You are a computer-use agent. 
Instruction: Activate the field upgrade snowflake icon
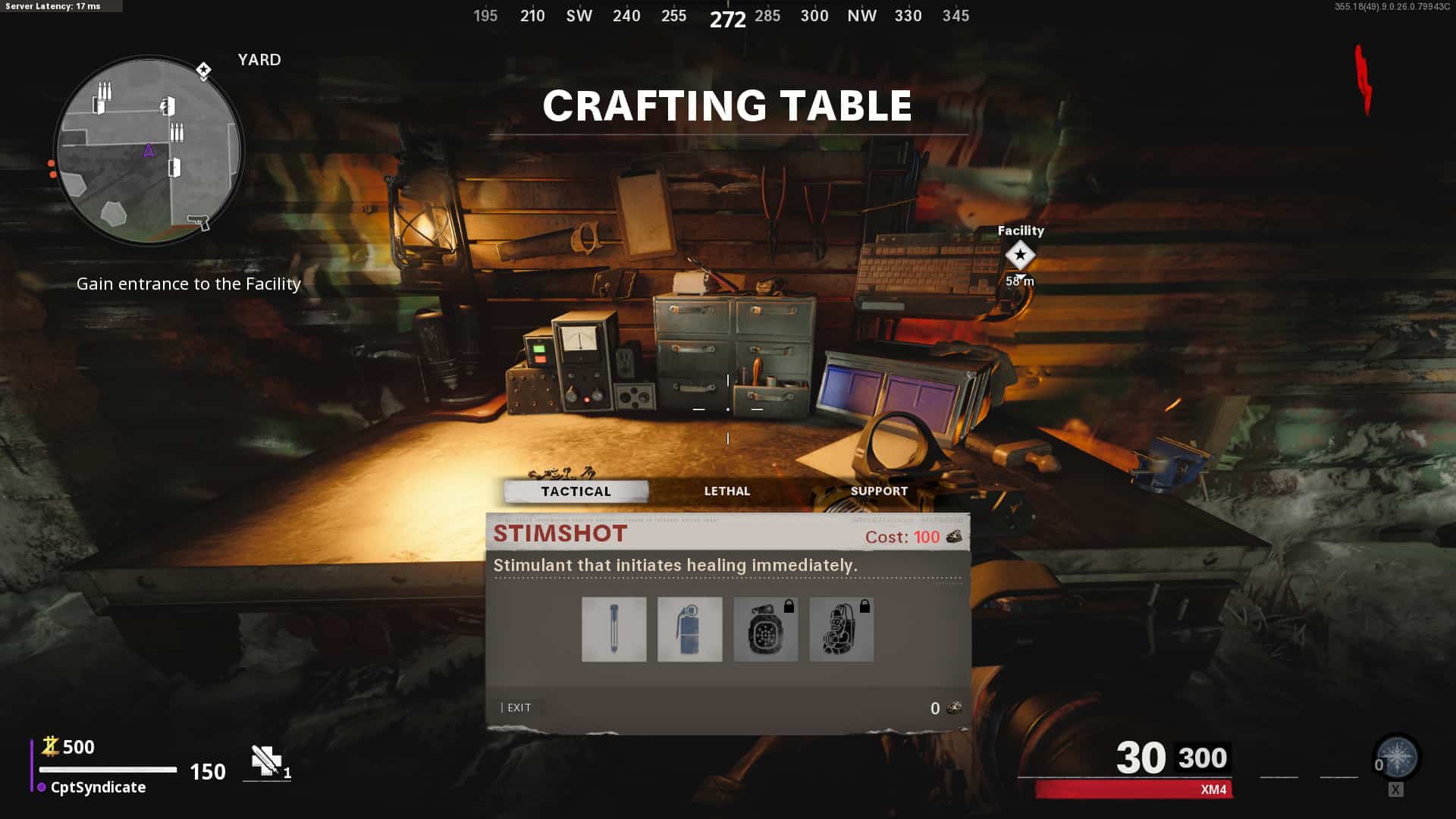pyautogui.click(x=1397, y=758)
